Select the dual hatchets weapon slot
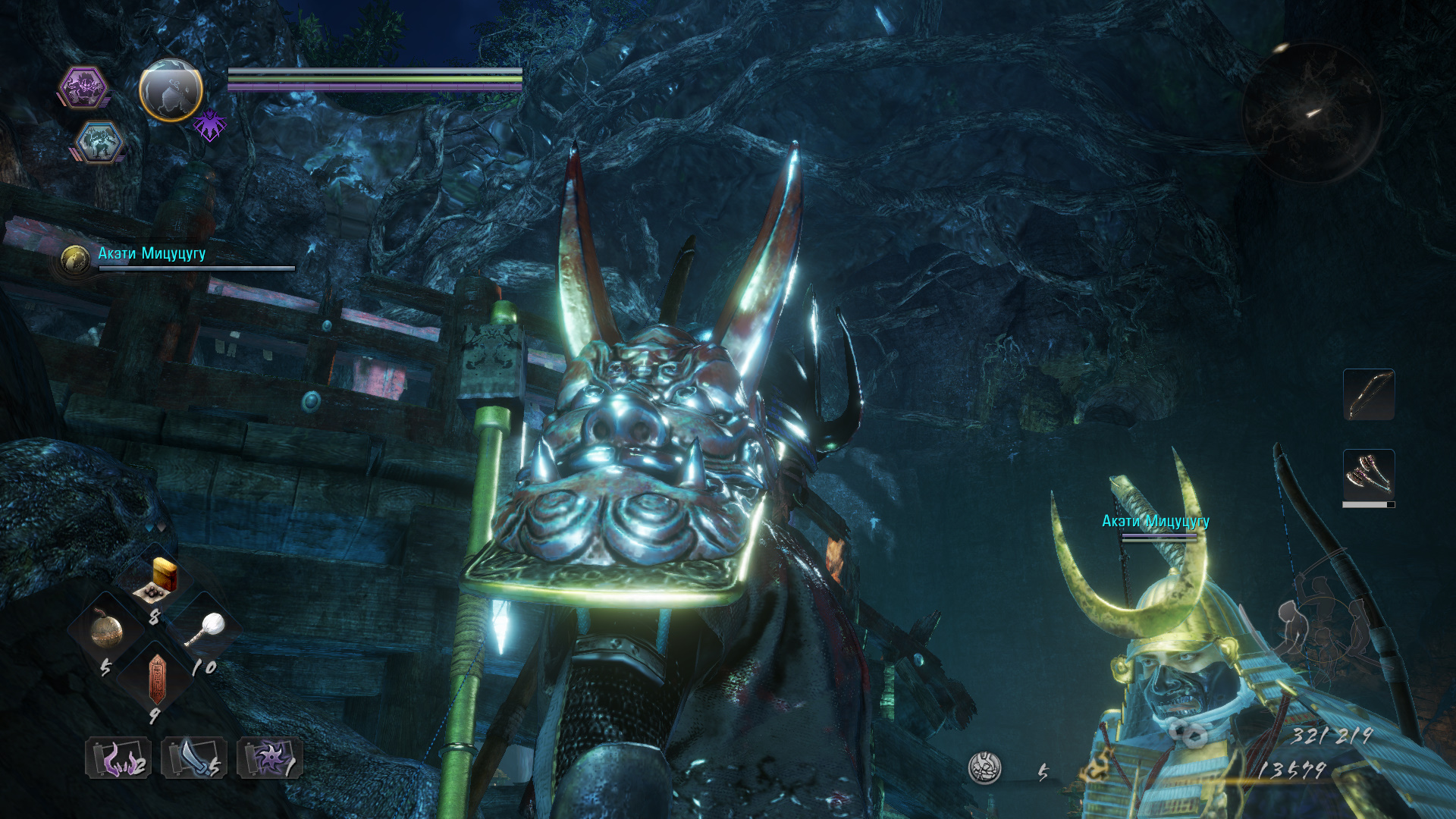This screenshot has width=1456, height=819. tap(1369, 475)
